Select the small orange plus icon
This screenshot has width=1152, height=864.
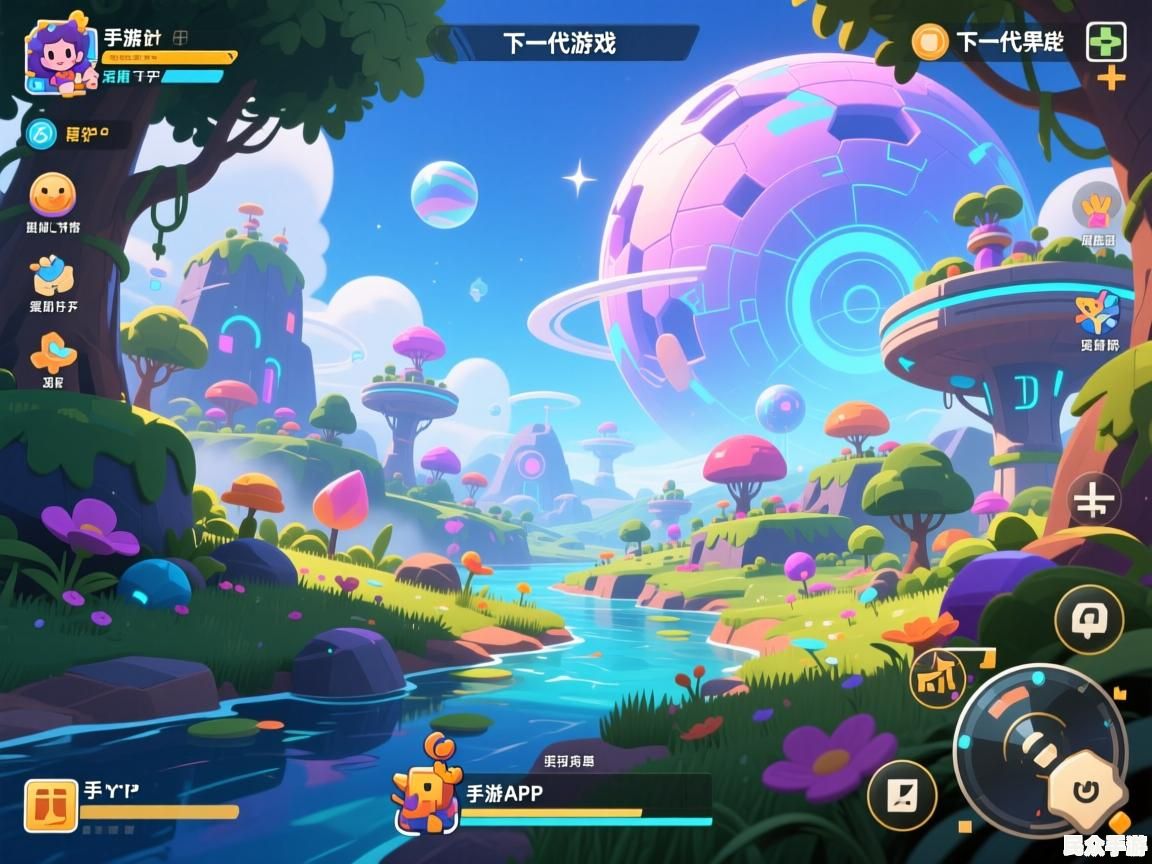1111,78
